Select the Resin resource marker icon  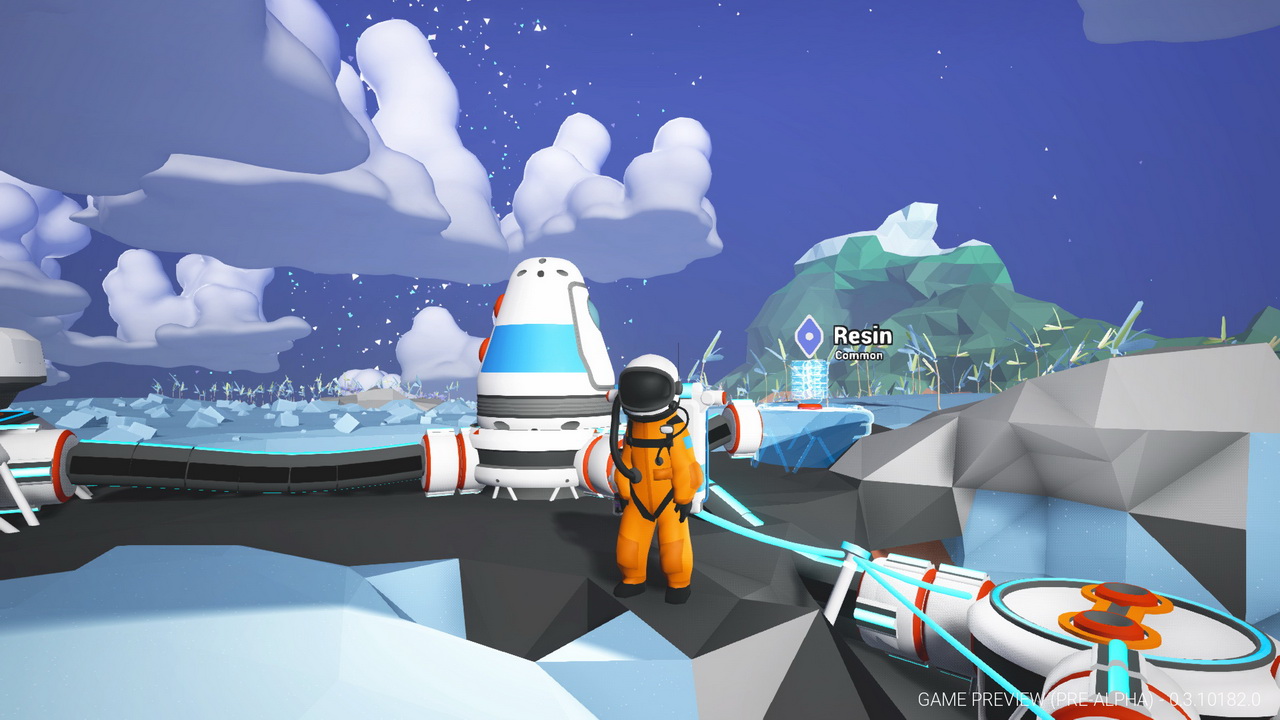pyautogui.click(x=808, y=338)
